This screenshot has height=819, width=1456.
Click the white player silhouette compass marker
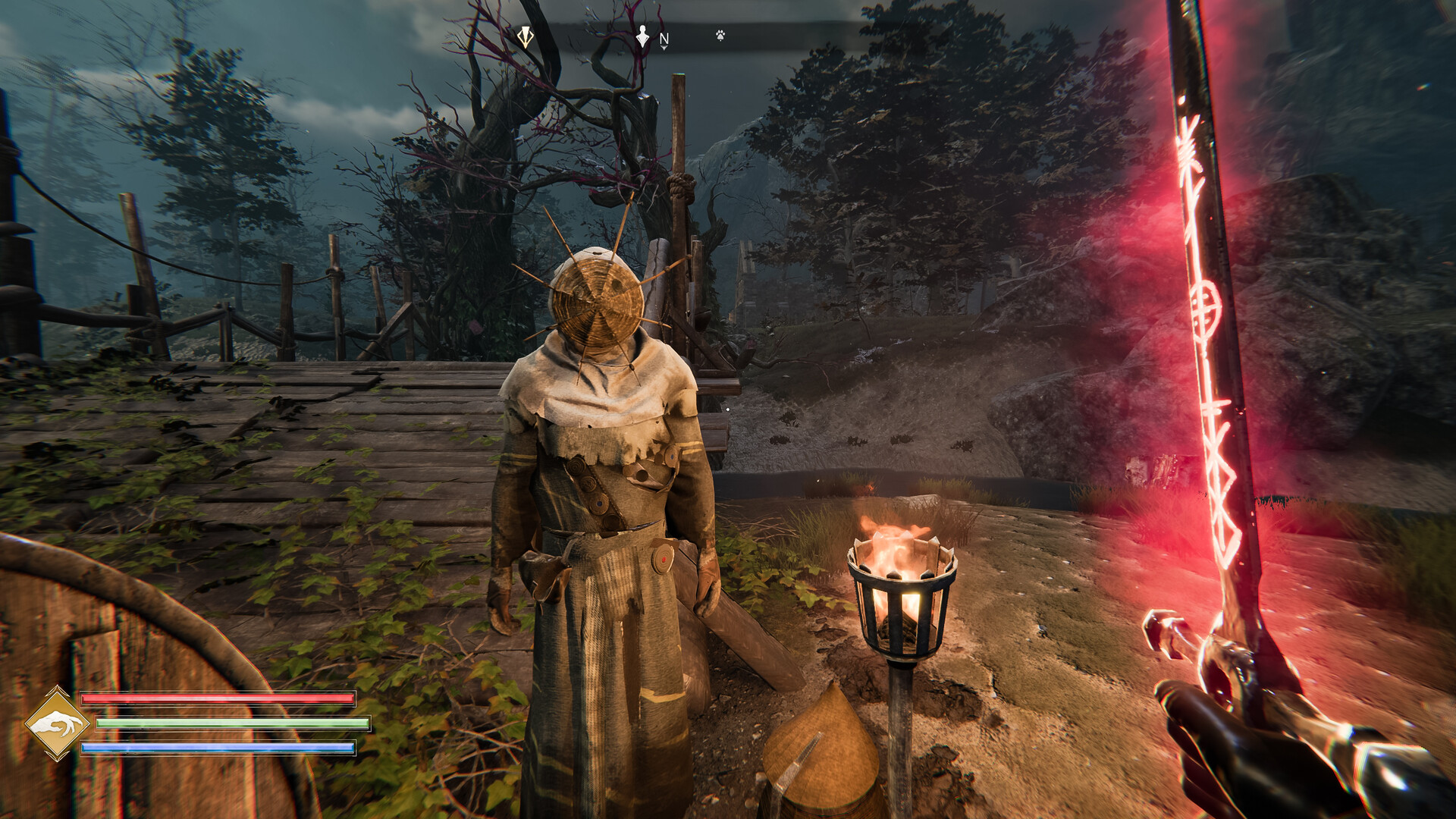click(x=642, y=36)
